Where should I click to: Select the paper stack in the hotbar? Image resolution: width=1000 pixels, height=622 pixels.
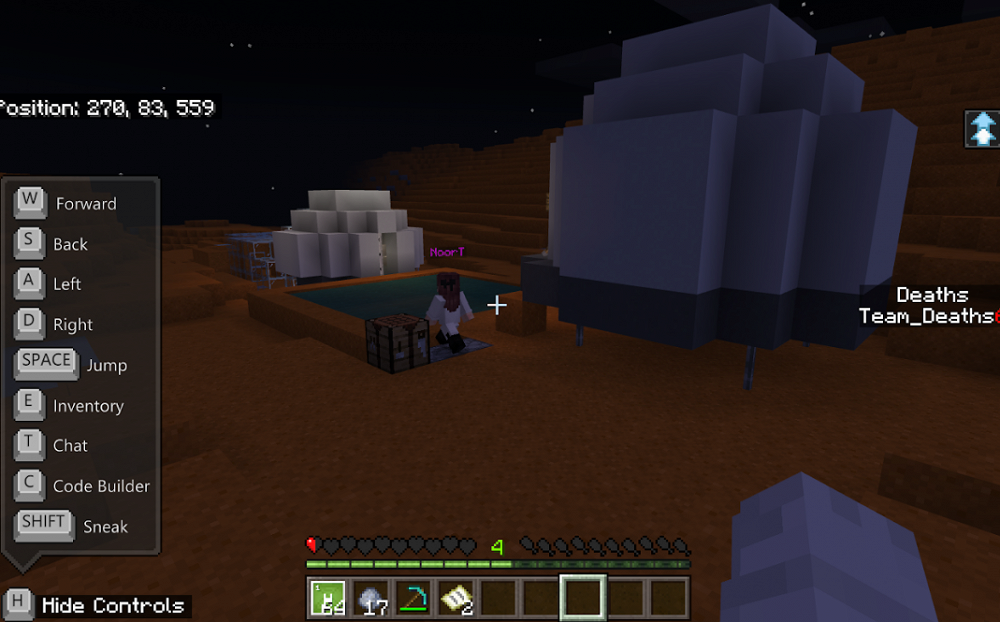click(455, 597)
